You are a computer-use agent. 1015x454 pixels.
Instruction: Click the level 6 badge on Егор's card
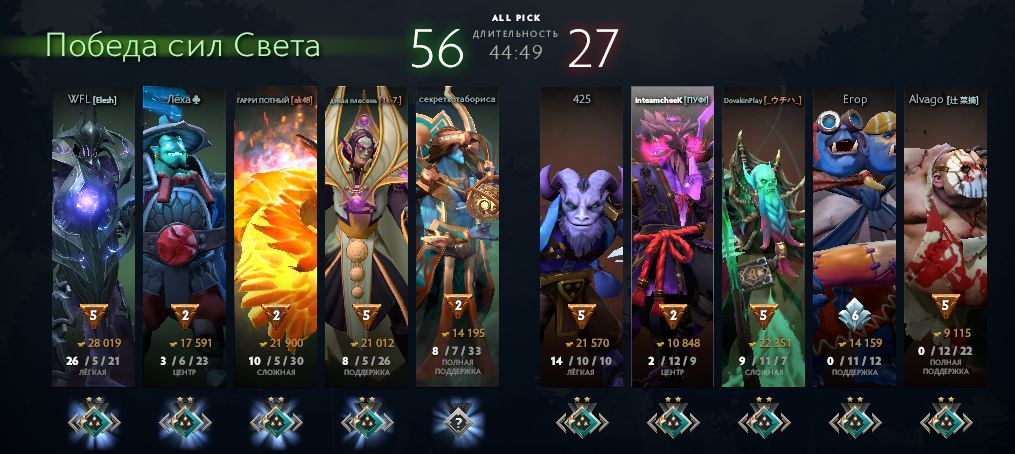tap(854, 312)
